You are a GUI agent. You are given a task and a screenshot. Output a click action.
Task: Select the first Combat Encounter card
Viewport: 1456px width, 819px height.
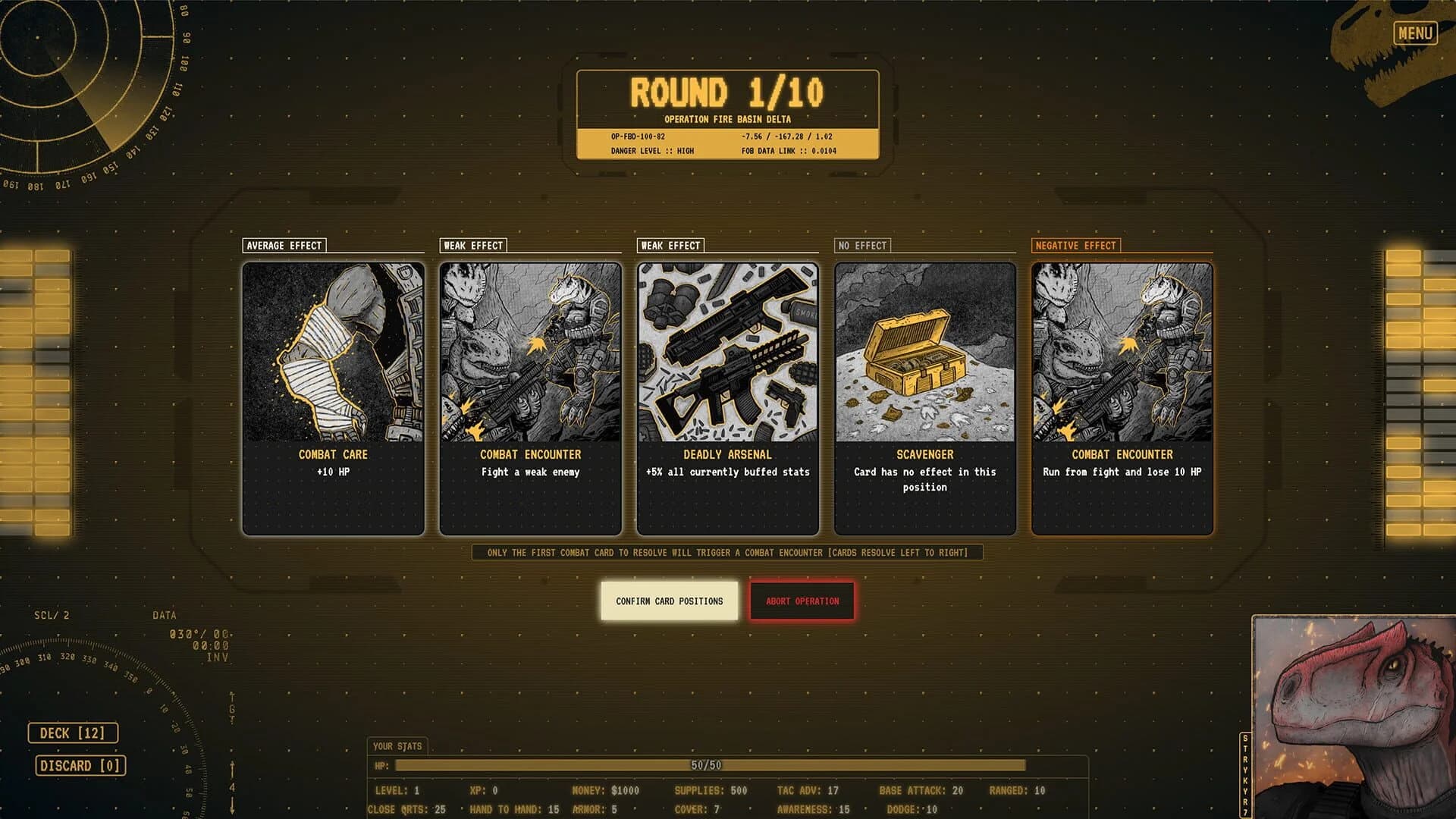click(530, 394)
